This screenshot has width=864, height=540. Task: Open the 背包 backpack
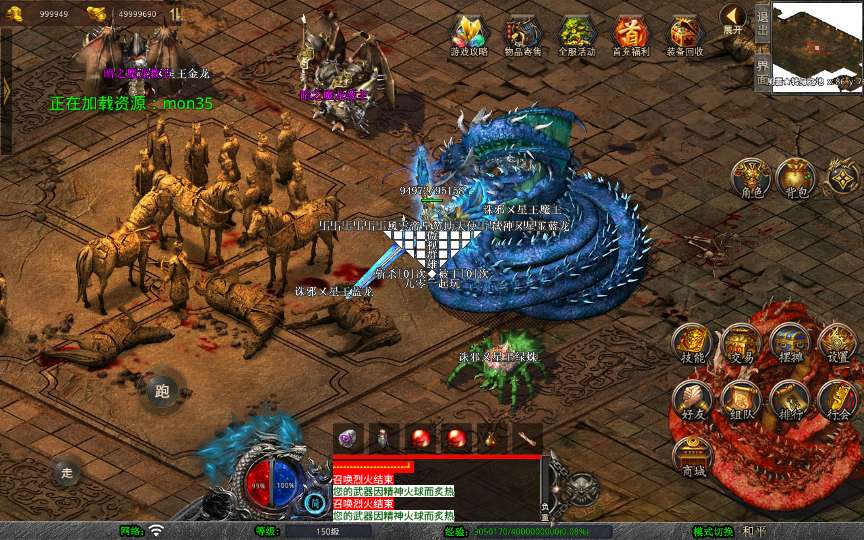(x=796, y=177)
